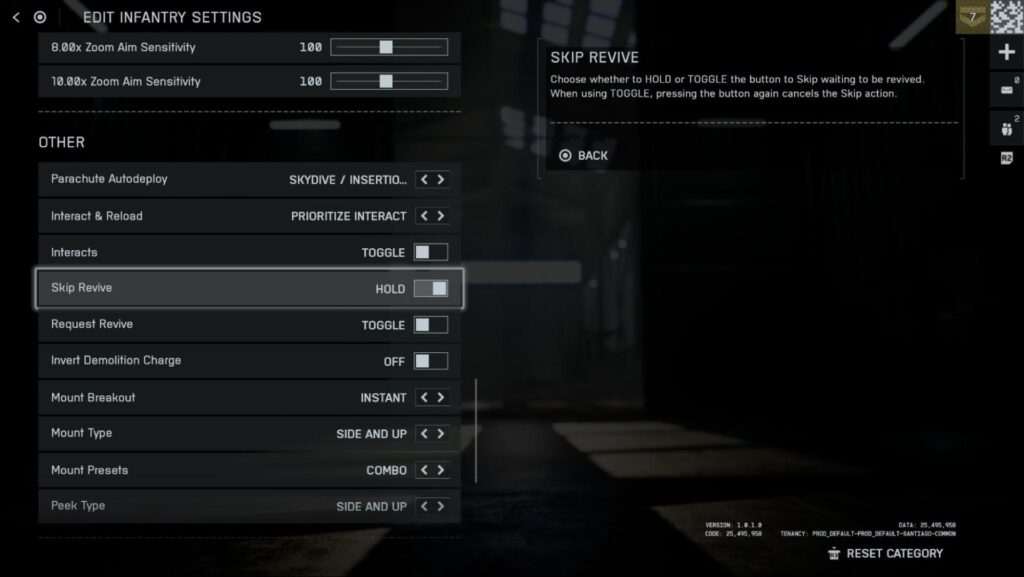
Task: Adjust the 8.00x Zoom Aim Sensitivity slider
Action: (386, 47)
